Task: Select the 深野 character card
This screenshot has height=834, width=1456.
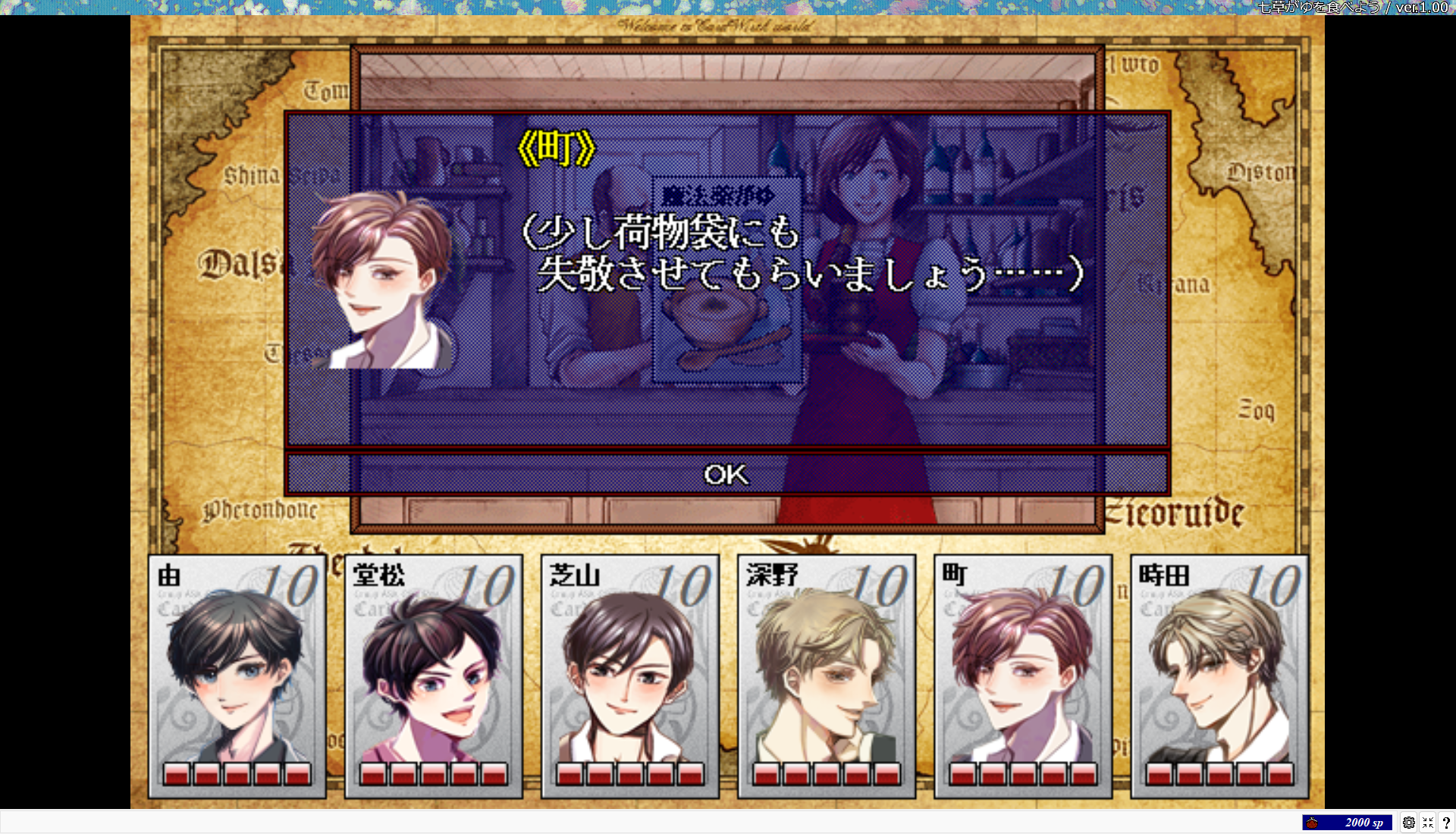Action: [827, 676]
